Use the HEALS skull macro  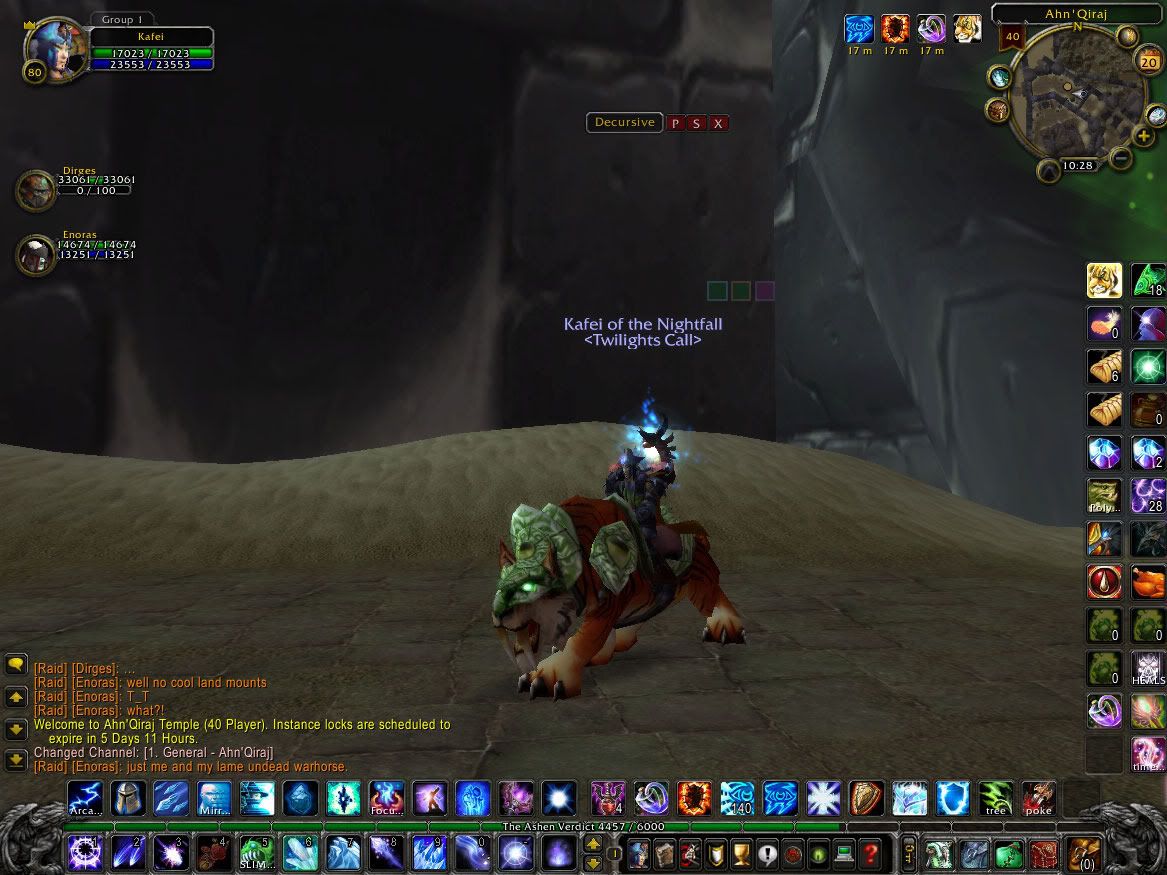point(1148,667)
